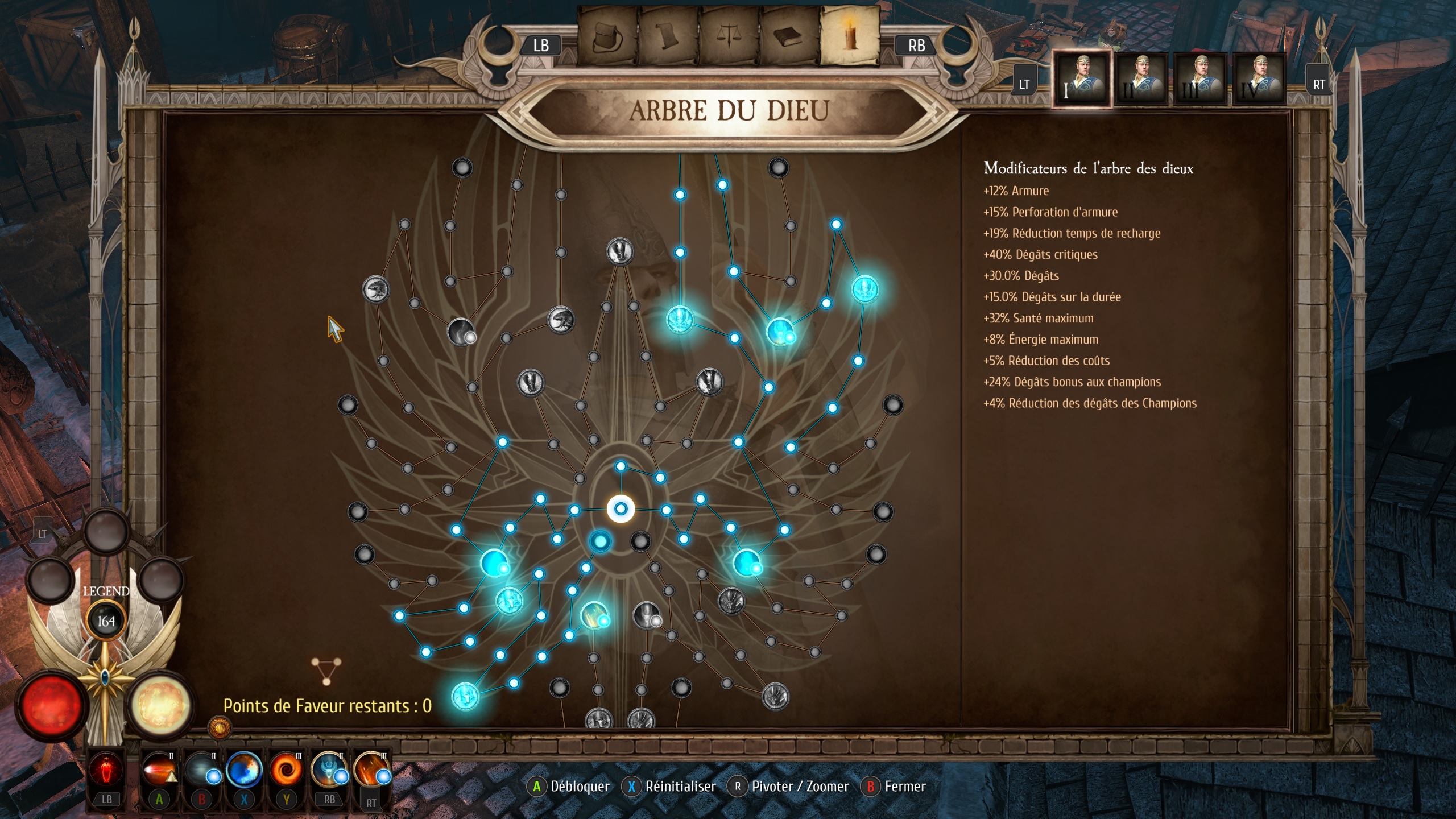
Task: Open the balance scales tab
Action: point(729,37)
